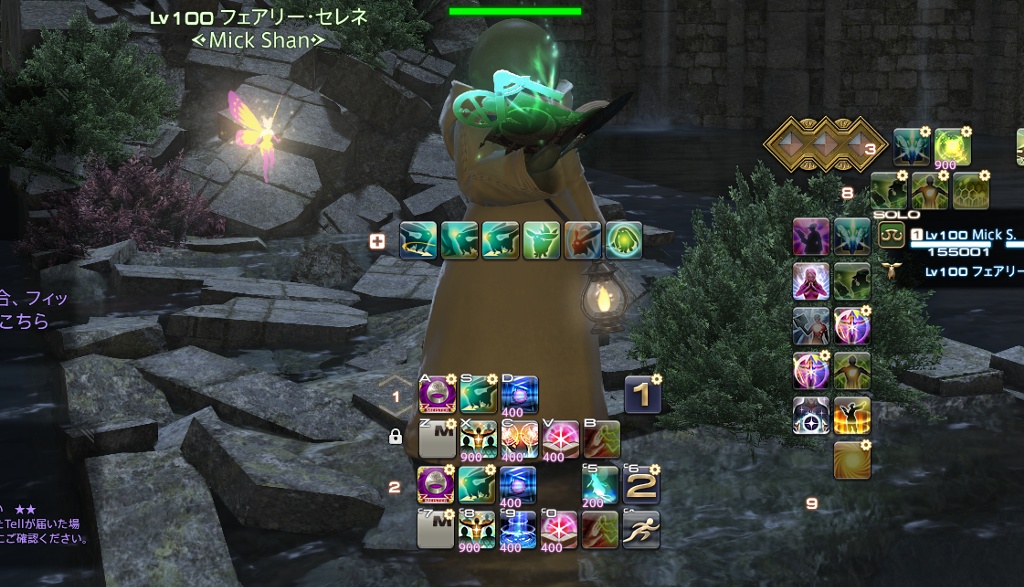Activate the dancing figure in flames ability
Viewport: 1024px width, 587px height.
[x=852, y=415]
